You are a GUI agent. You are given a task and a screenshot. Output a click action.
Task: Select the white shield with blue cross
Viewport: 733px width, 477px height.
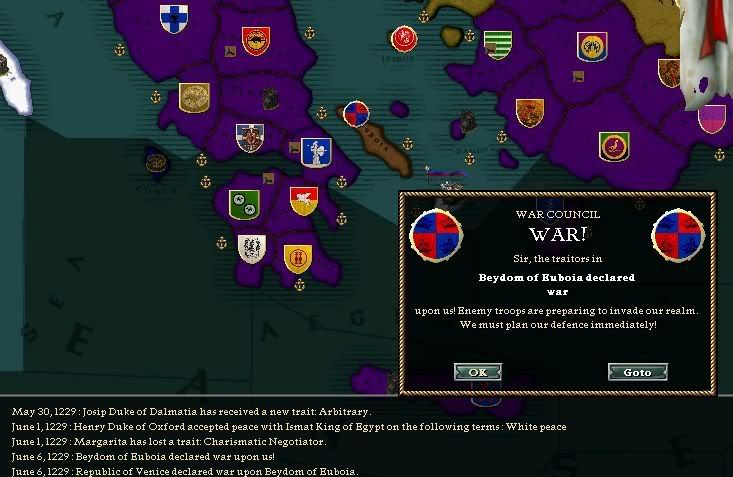coord(173,16)
